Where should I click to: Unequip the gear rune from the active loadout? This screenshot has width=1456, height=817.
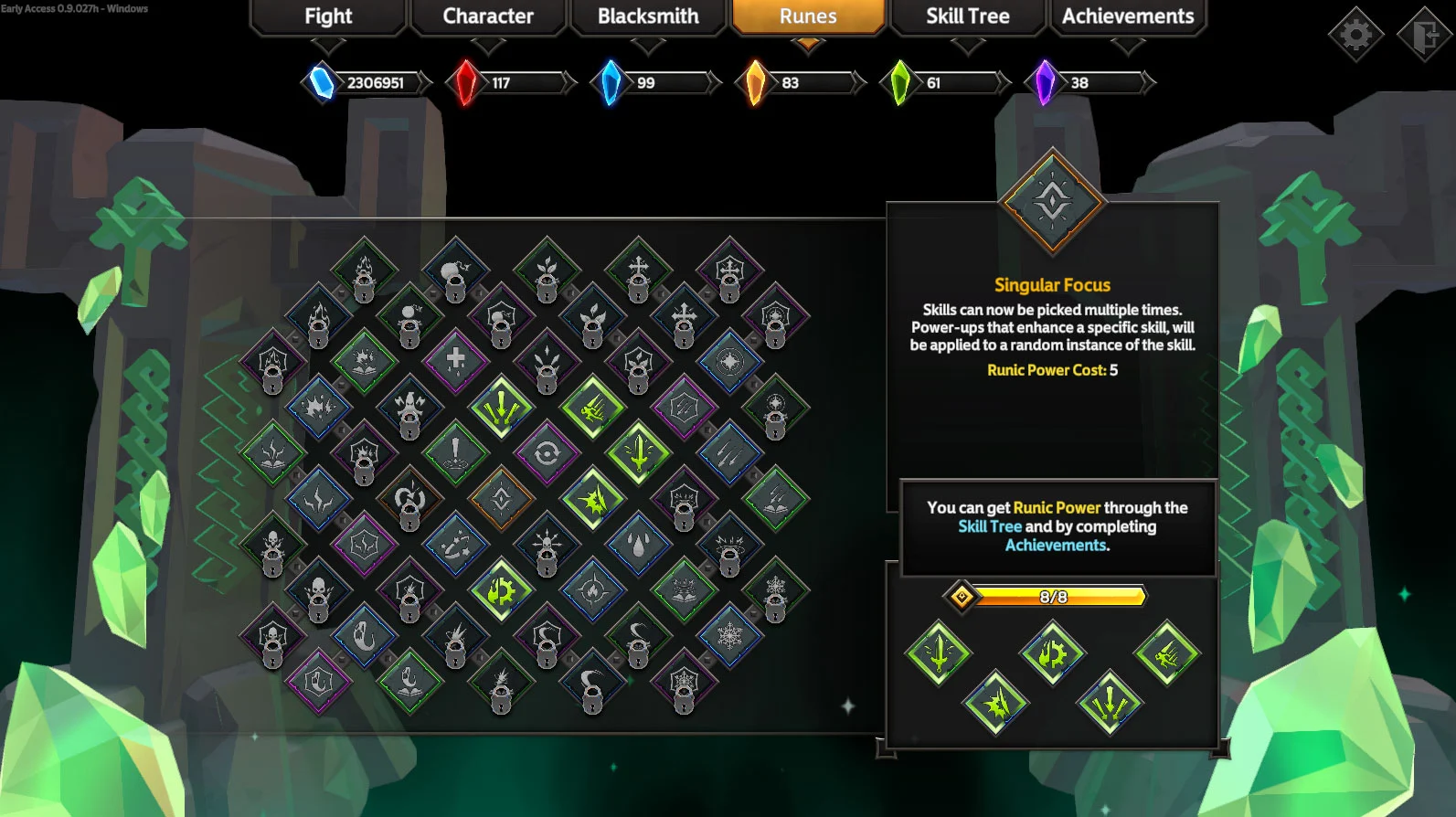coord(1053,652)
